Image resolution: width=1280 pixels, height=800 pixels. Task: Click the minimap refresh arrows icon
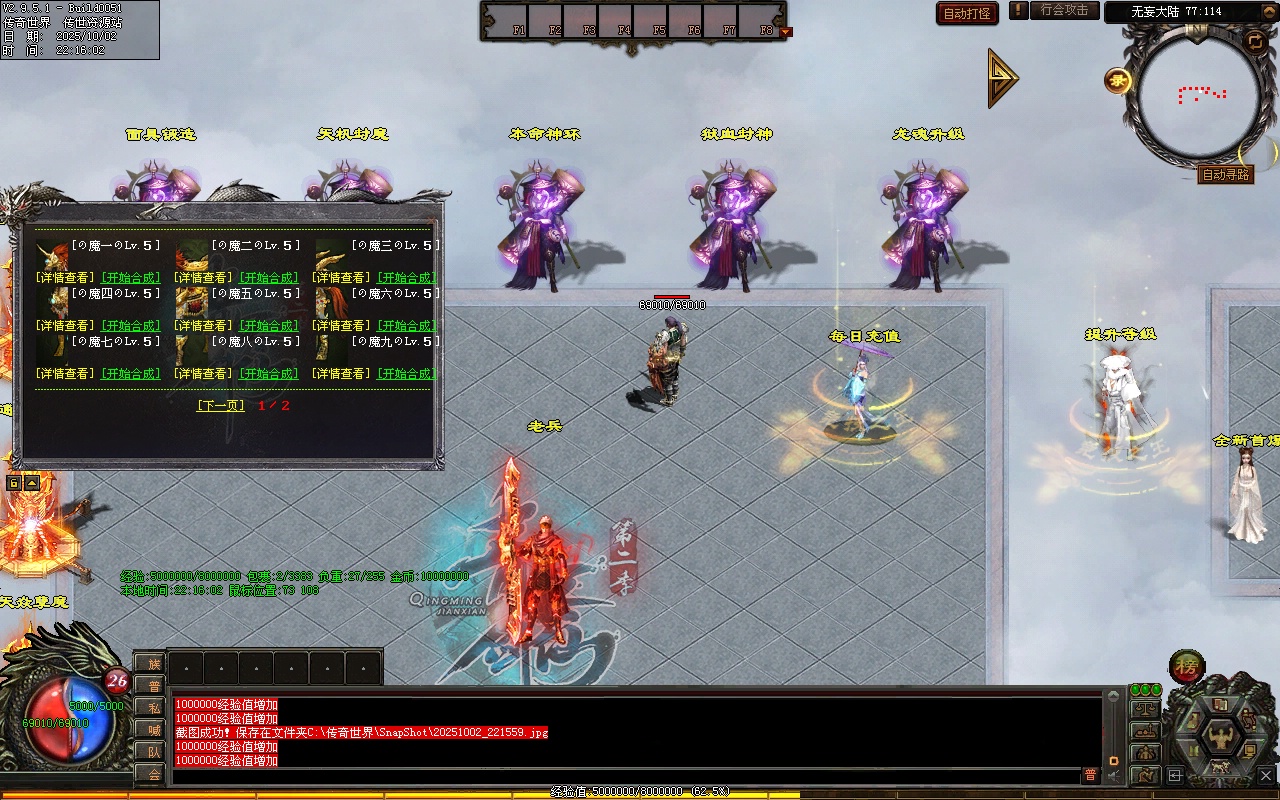pos(1254,41)
